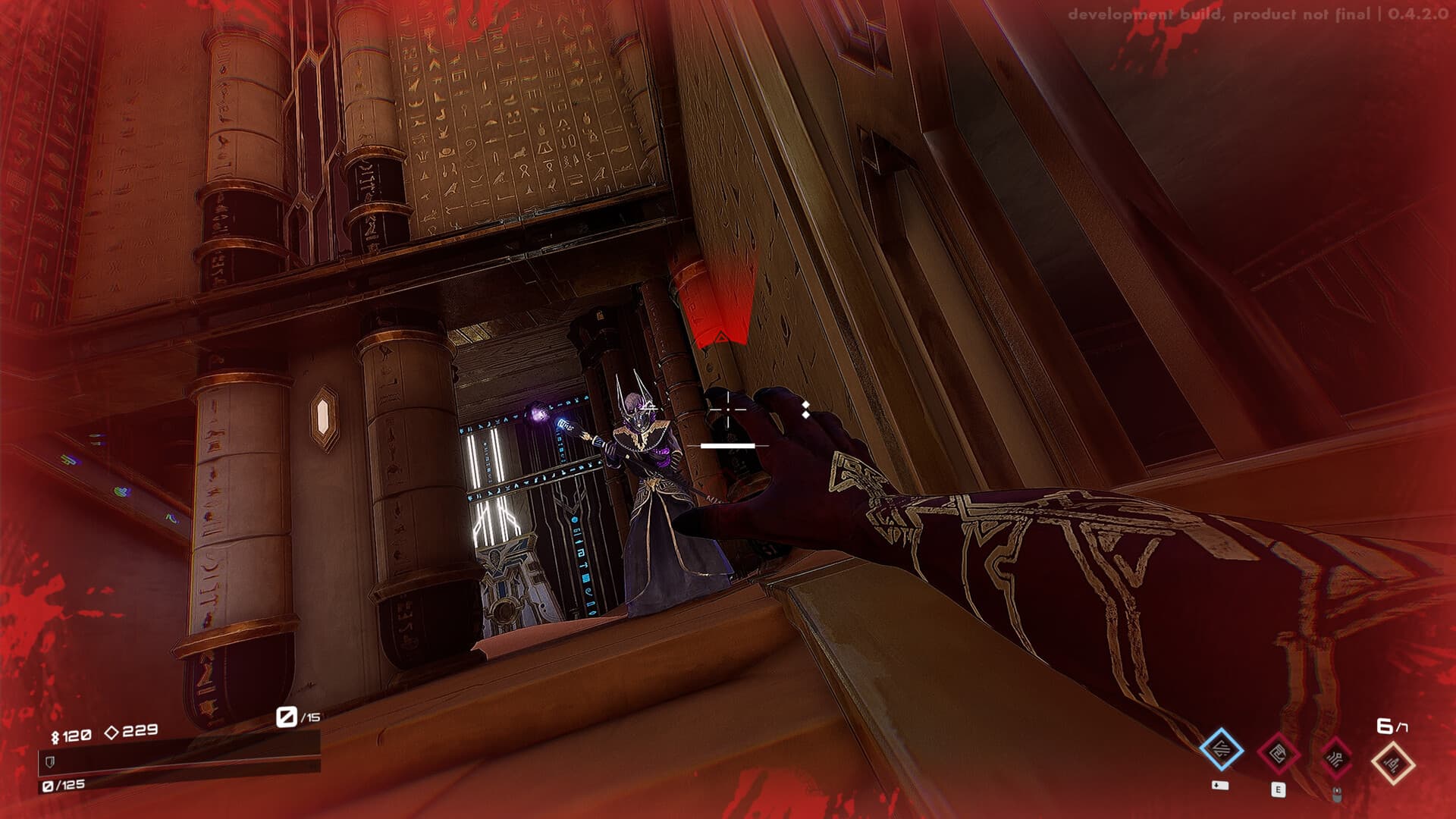
Task: Click the ammo counter showing /15
Action: pyautogui.click(x=309, y=716)
